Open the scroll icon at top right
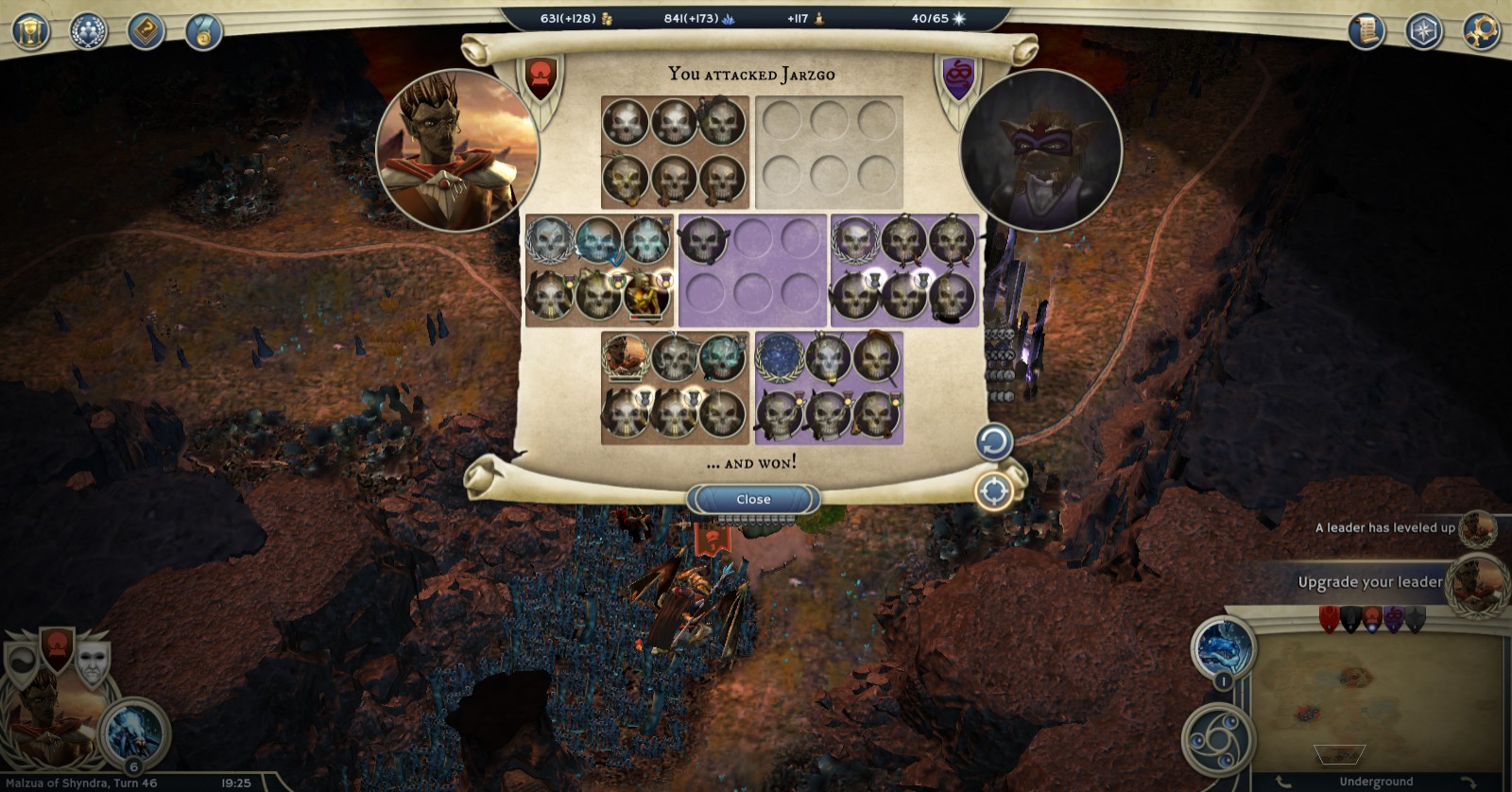Viewport: 1512px width, 792px height. click(x=1365, y=31)
